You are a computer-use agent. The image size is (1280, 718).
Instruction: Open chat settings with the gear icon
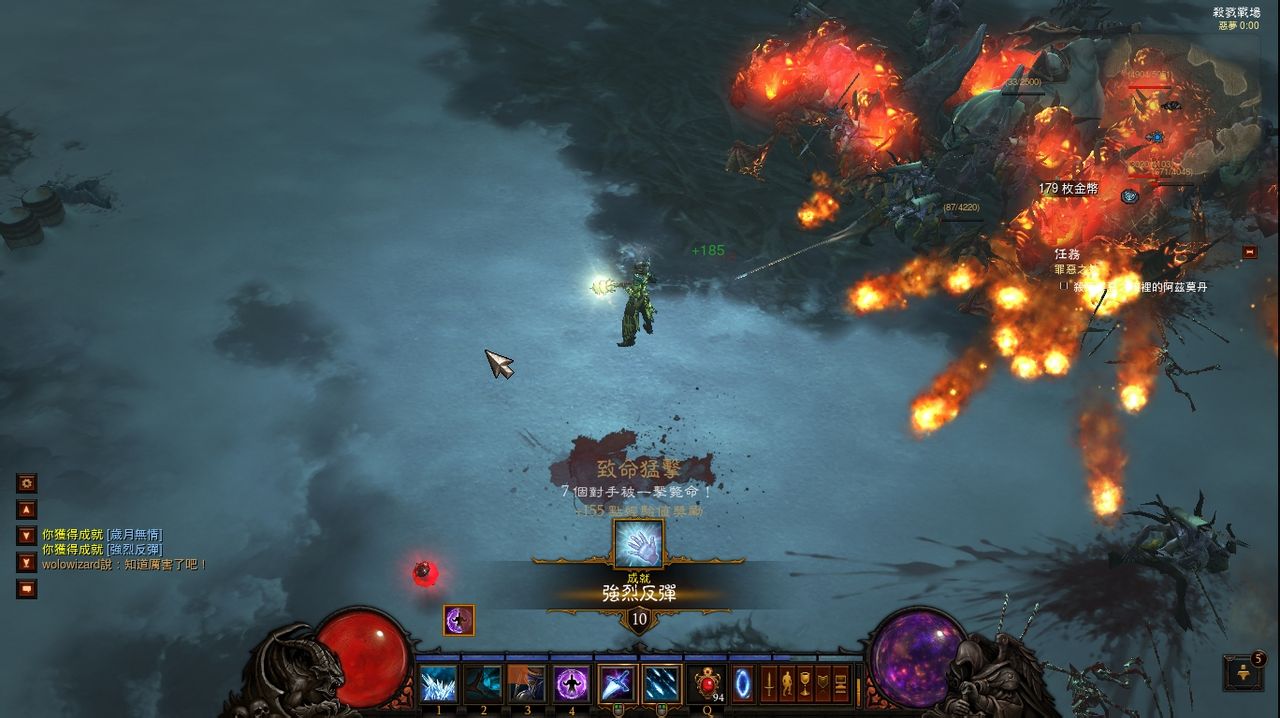tap(27, 483)
